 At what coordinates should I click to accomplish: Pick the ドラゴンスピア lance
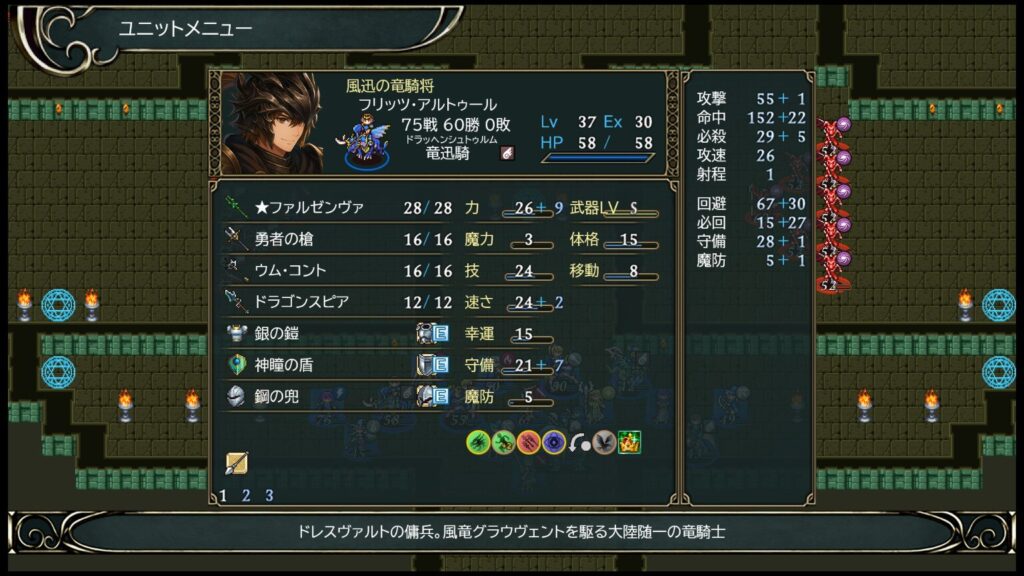(x=301, y=302)
